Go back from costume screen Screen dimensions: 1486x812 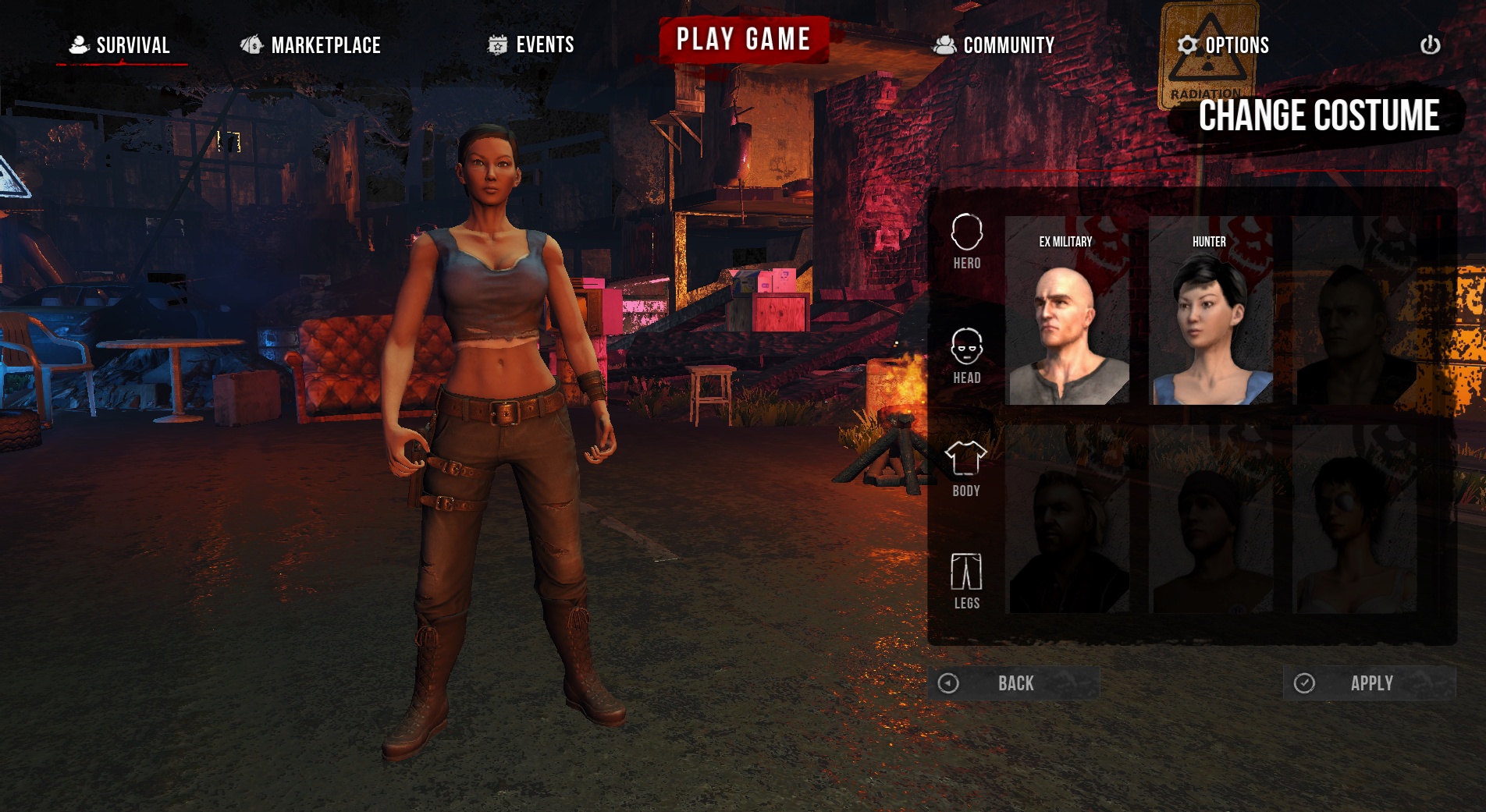click(1013, 683)
